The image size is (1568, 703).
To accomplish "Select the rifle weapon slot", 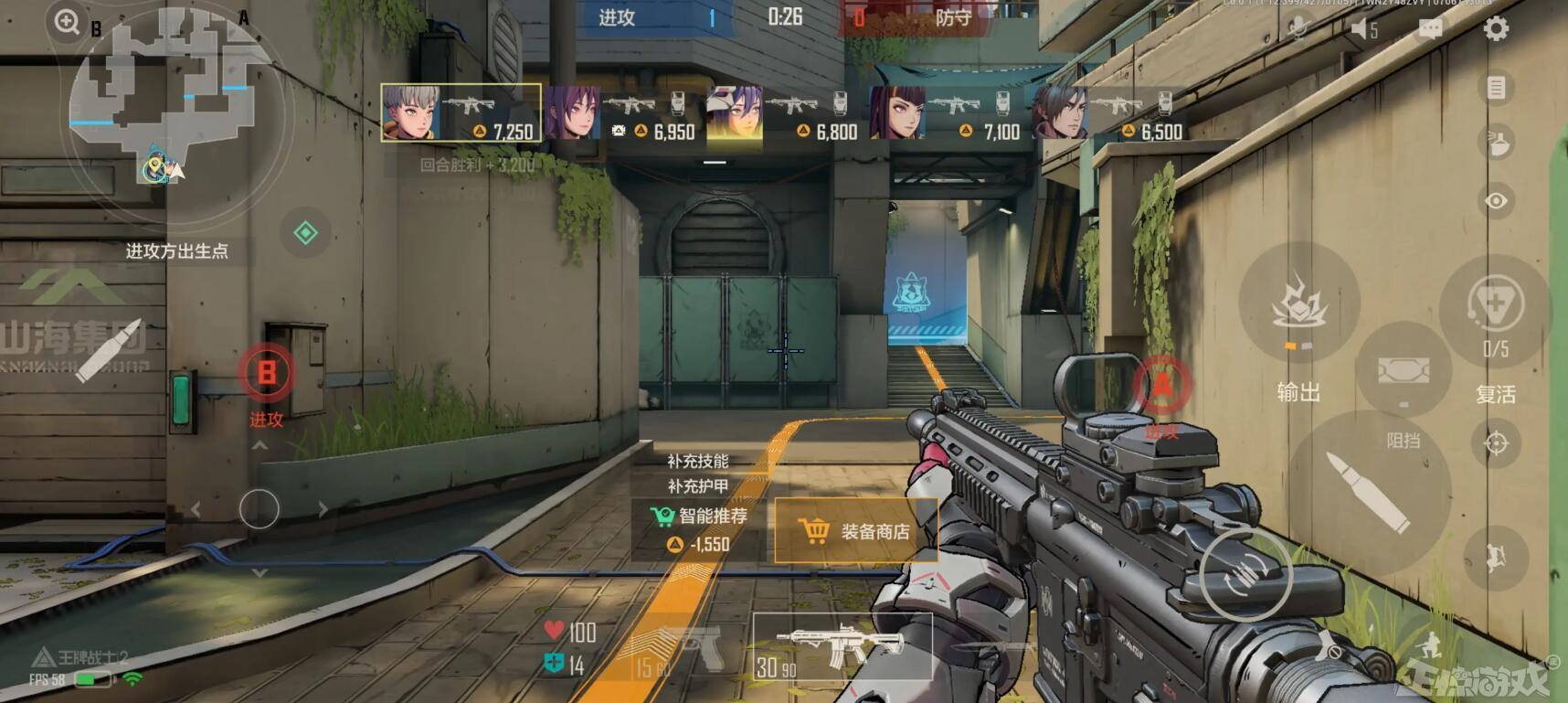I will coord(841,646).
